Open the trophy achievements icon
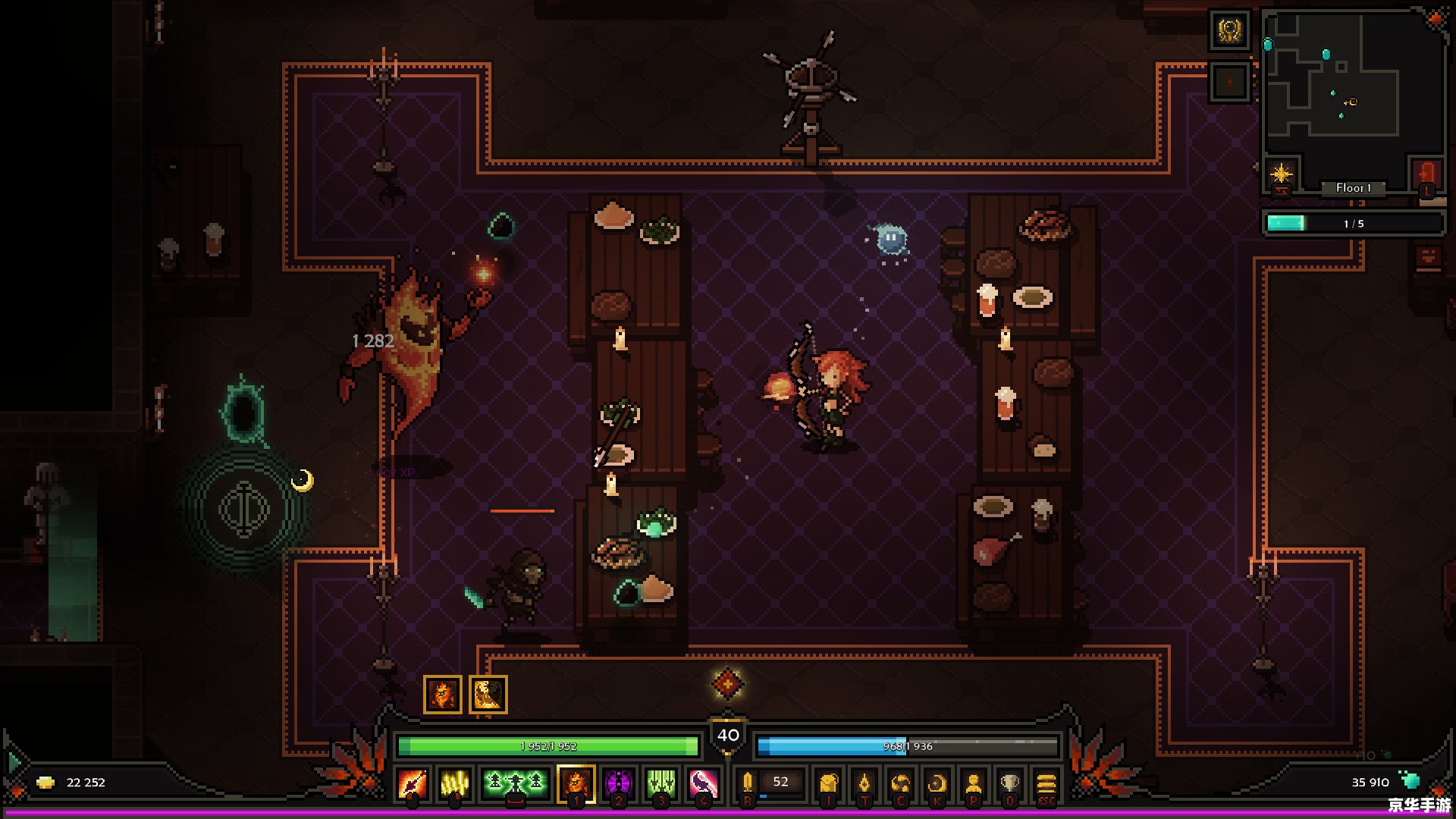1456x819 pixels. (x=1009, y=783)
